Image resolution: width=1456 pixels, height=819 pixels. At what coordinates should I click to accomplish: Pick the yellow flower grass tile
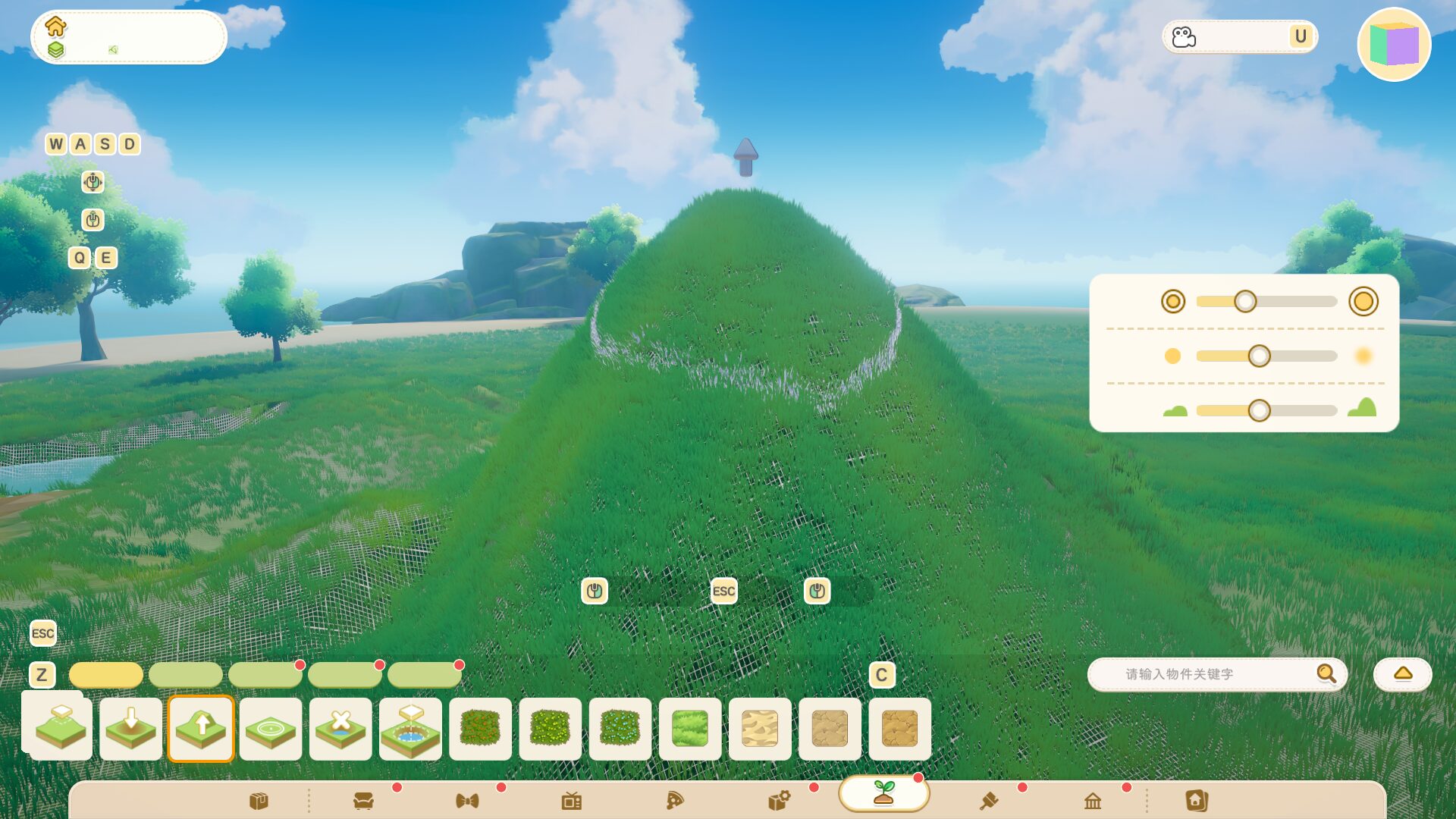pos(550,729)
